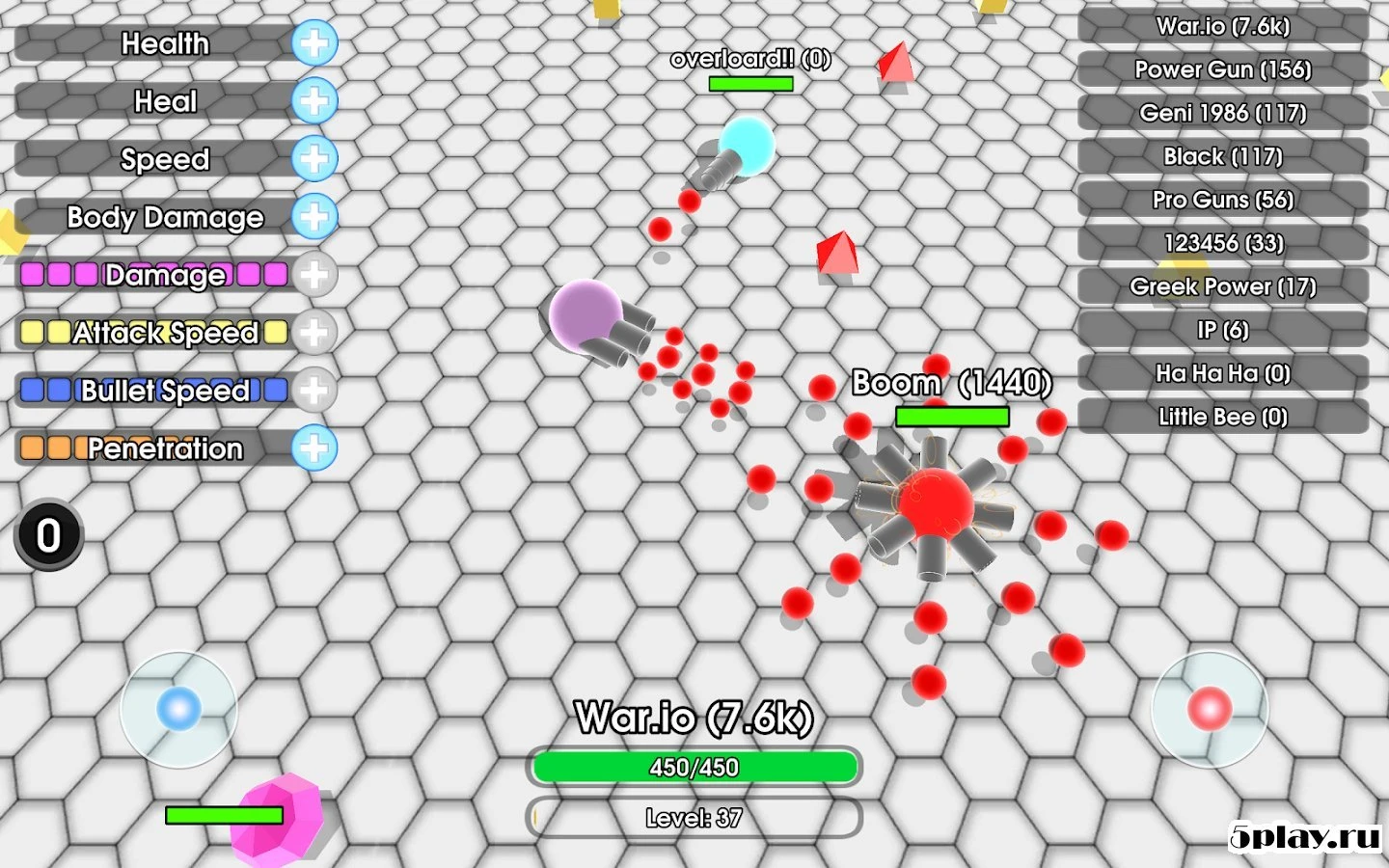Select Little Bee on the leaderboard
1389x868 pixels.
click(1223, 417)
